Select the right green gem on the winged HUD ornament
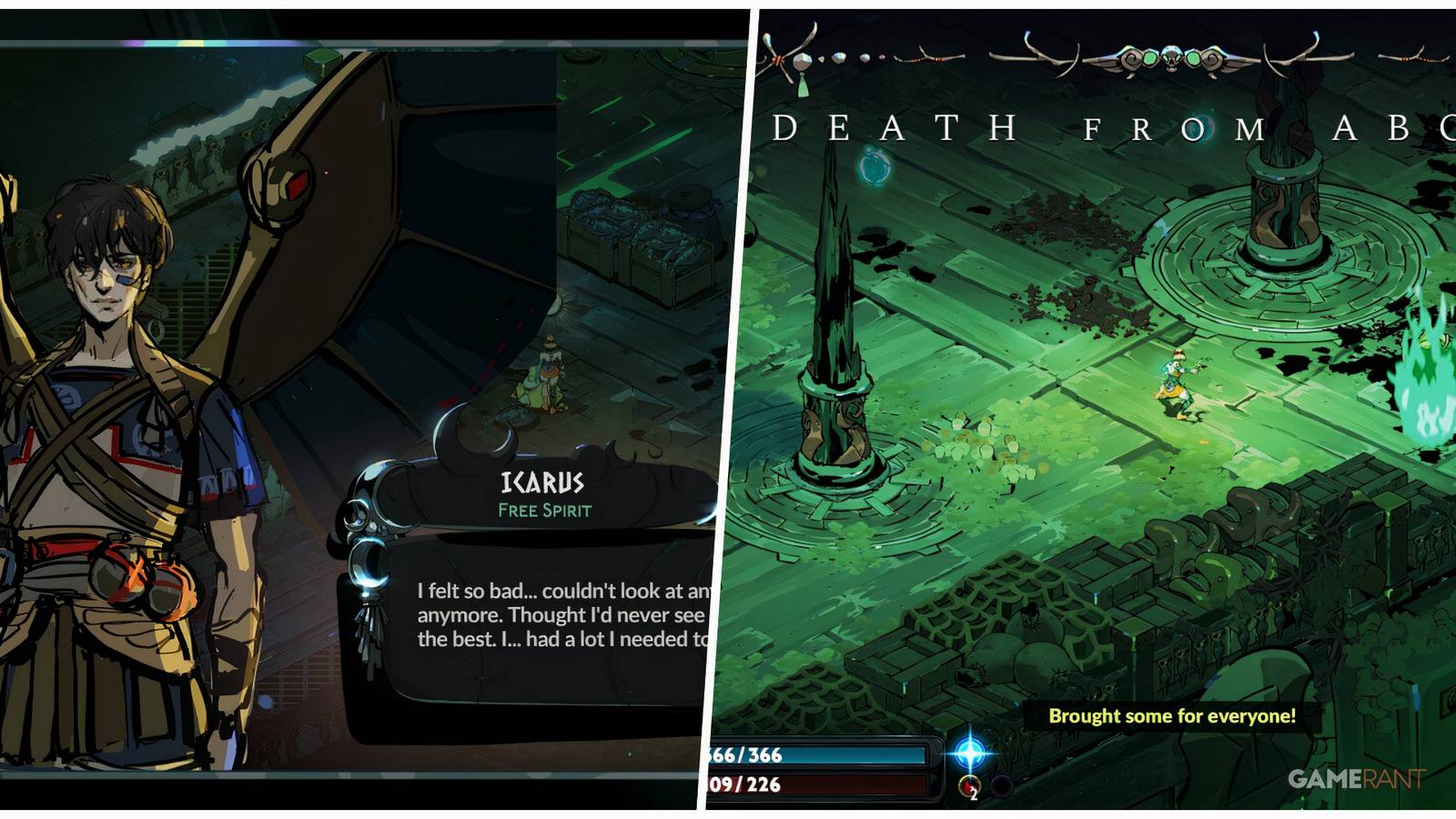 [x=1193, y=56]
